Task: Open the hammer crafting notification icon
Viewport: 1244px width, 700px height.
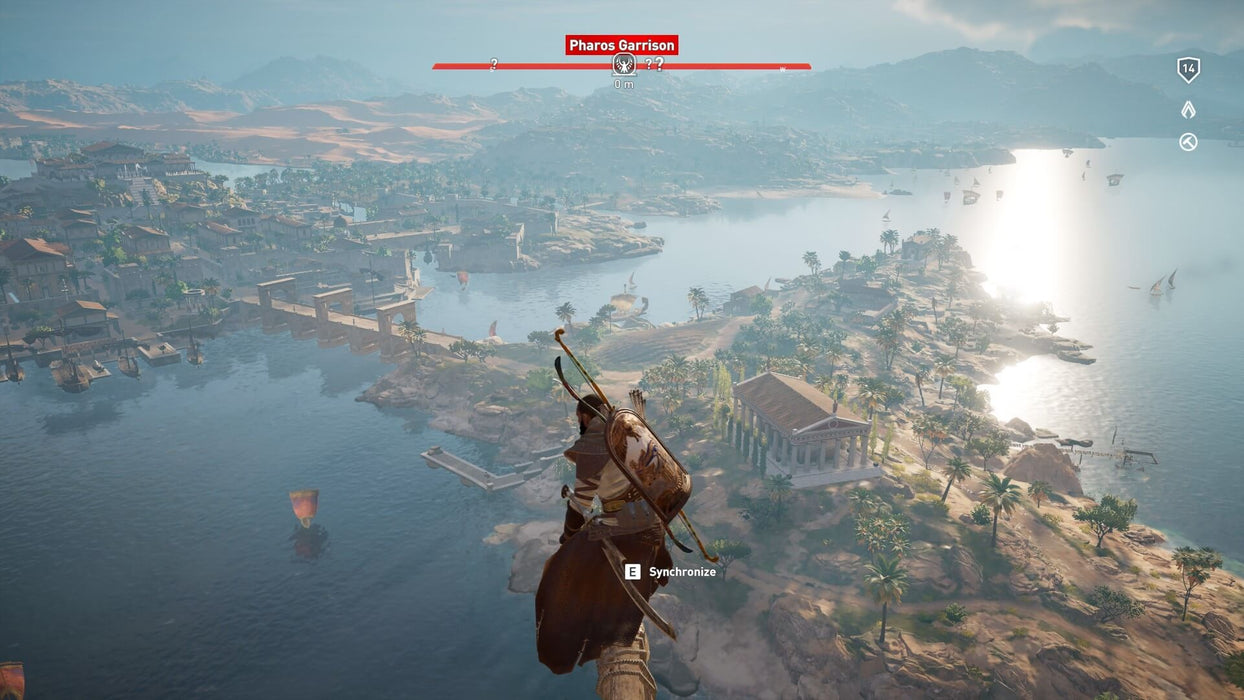Action: tap(1188, 142)
